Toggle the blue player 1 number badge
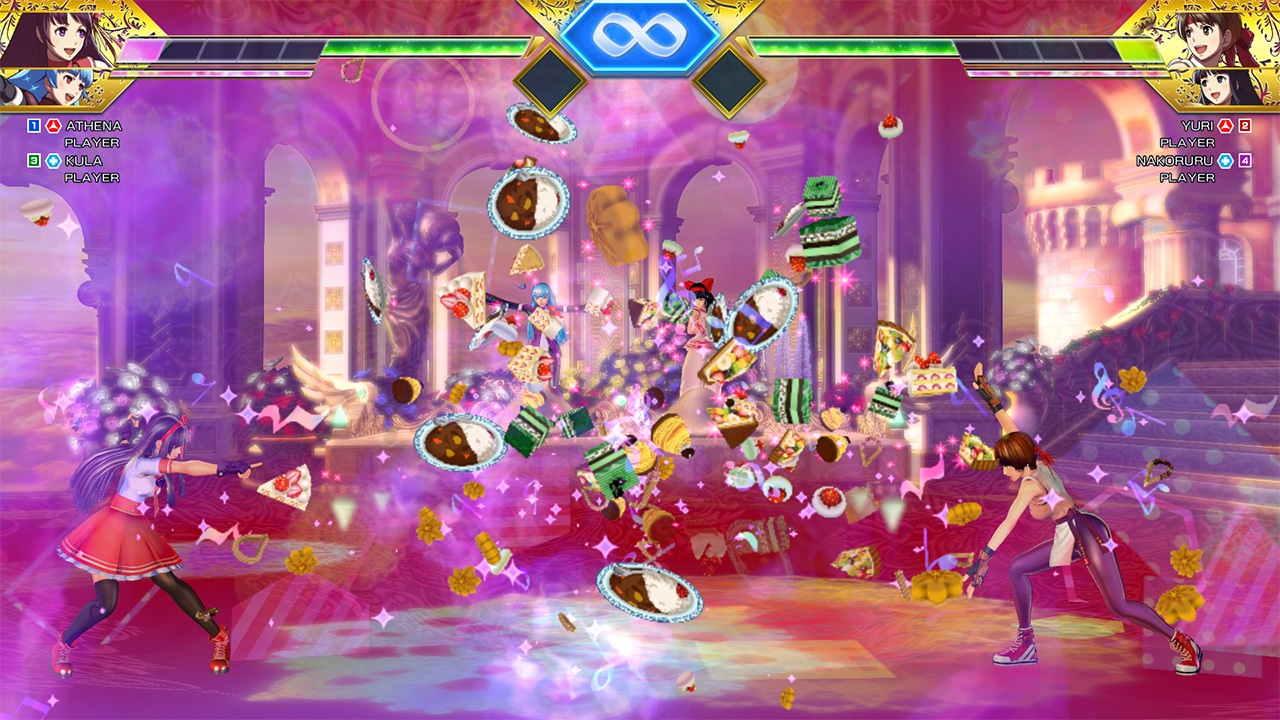1280x720 pixels. [32, 126]
